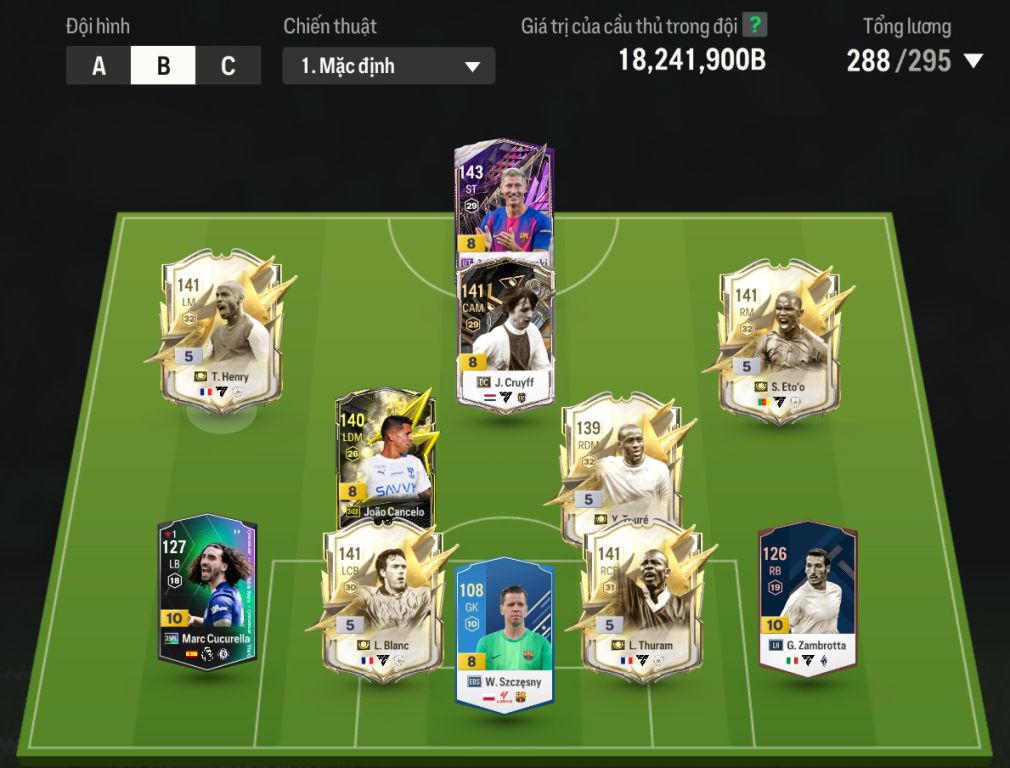The height and width of the screenshot is (768, 1010).
Task: Choose the Y. Touré RDM card
Action: point(614,462)
